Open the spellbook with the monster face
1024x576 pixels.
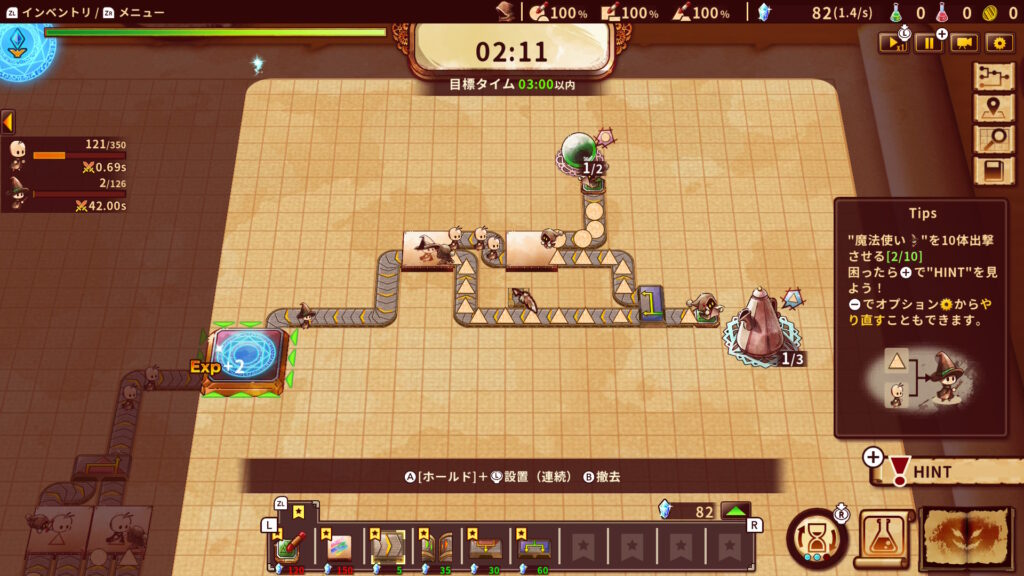966,538
